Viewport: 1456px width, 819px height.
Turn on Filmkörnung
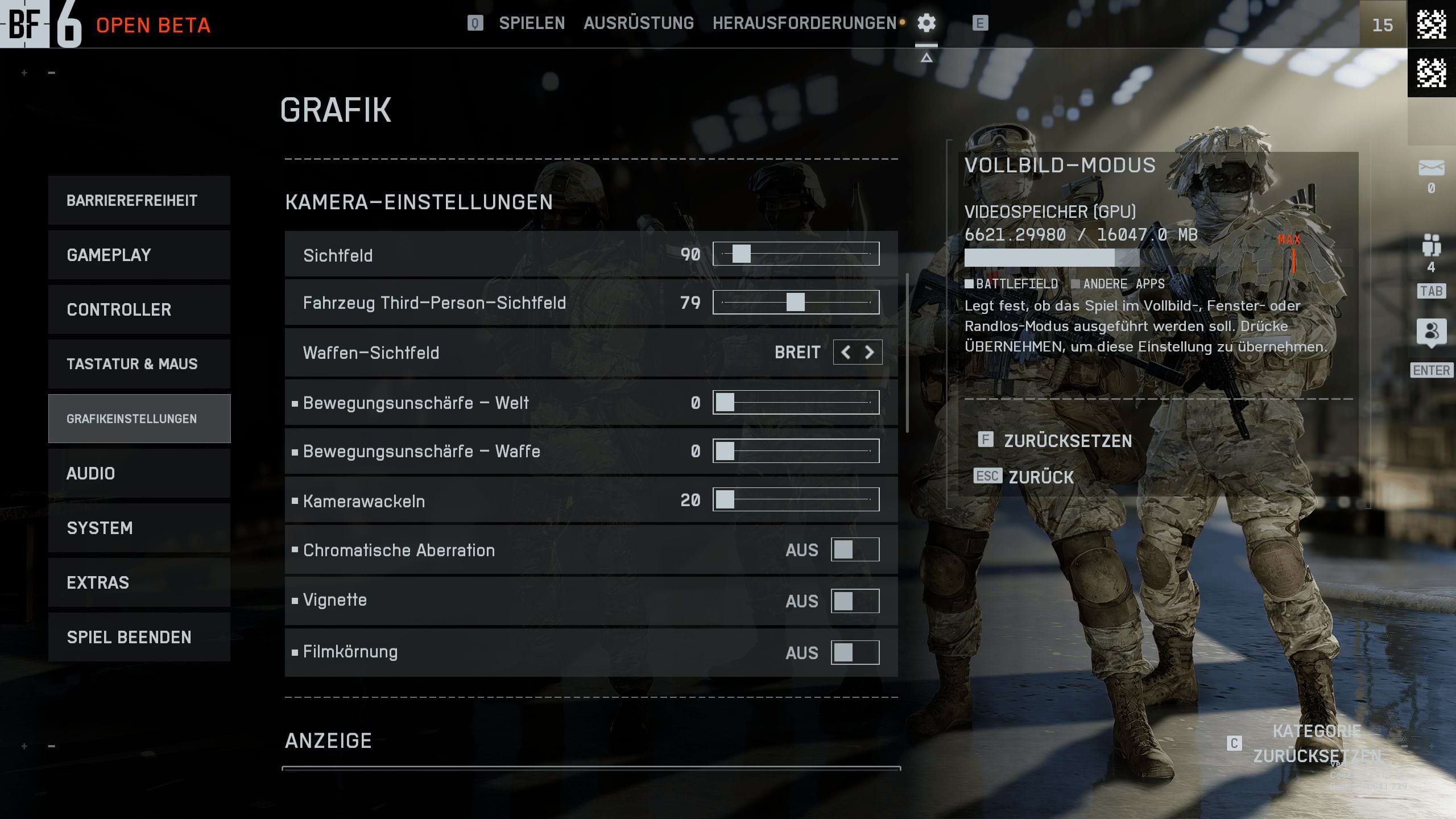click(855, 652)
